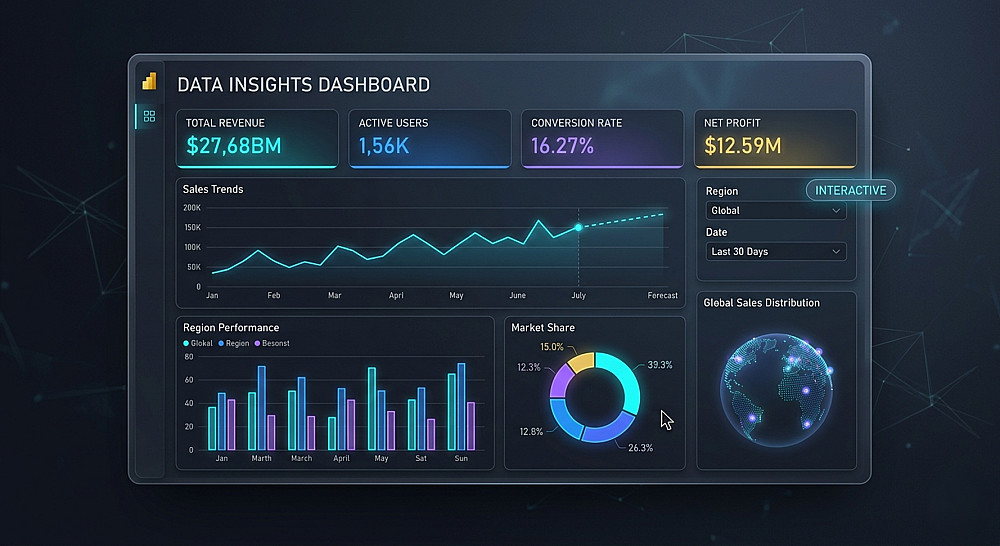Viewport: 1000px width, 546px height.
Task: Open the Region dropdown set to Global
Action: pyautogui.click(x=776, y=211)
